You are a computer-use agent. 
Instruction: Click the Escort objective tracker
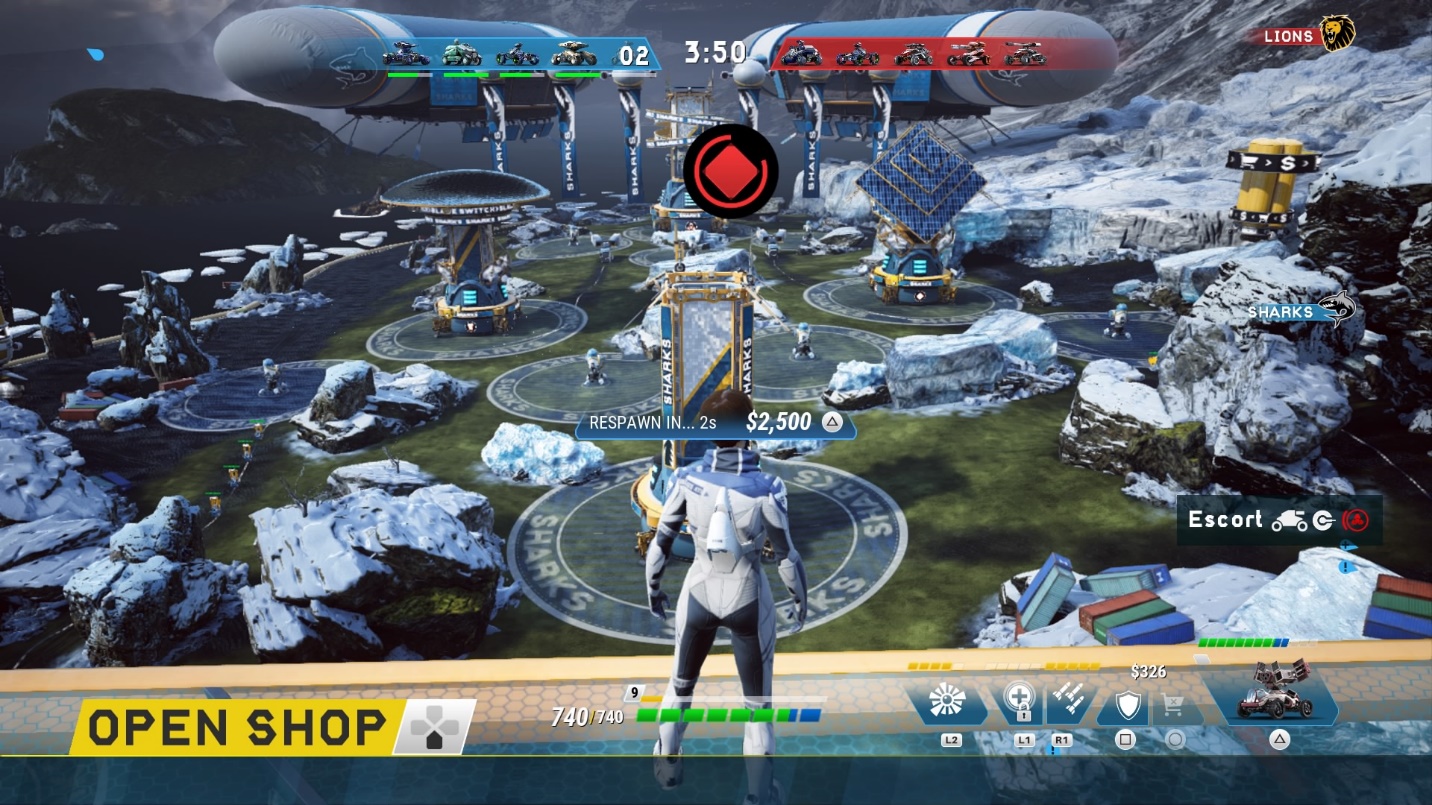[1279, 520]
